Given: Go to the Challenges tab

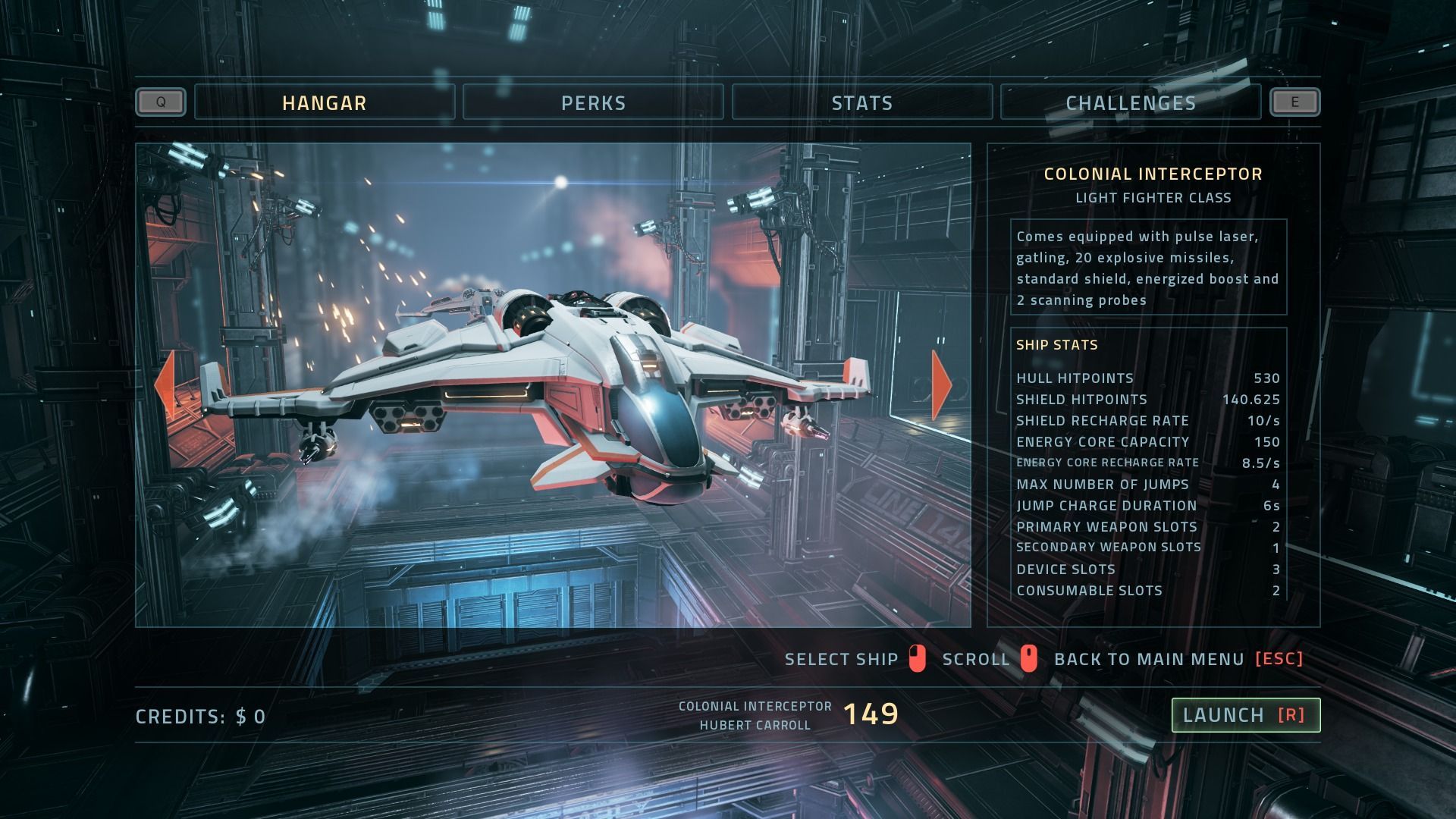Looking at the screenshot, I should [x=1130, y=102].
